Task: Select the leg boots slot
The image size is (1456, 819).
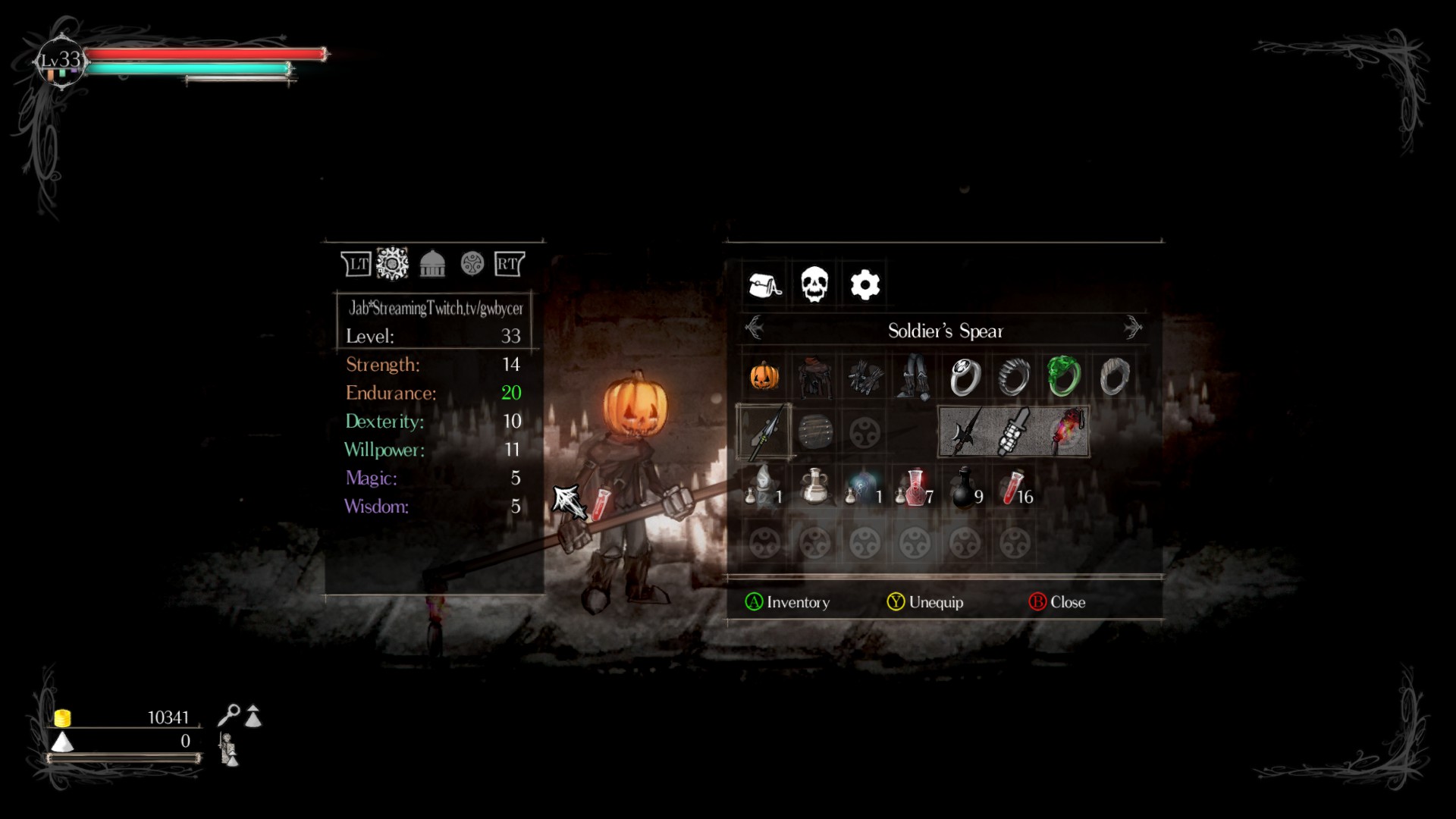Action: point(914,376)
